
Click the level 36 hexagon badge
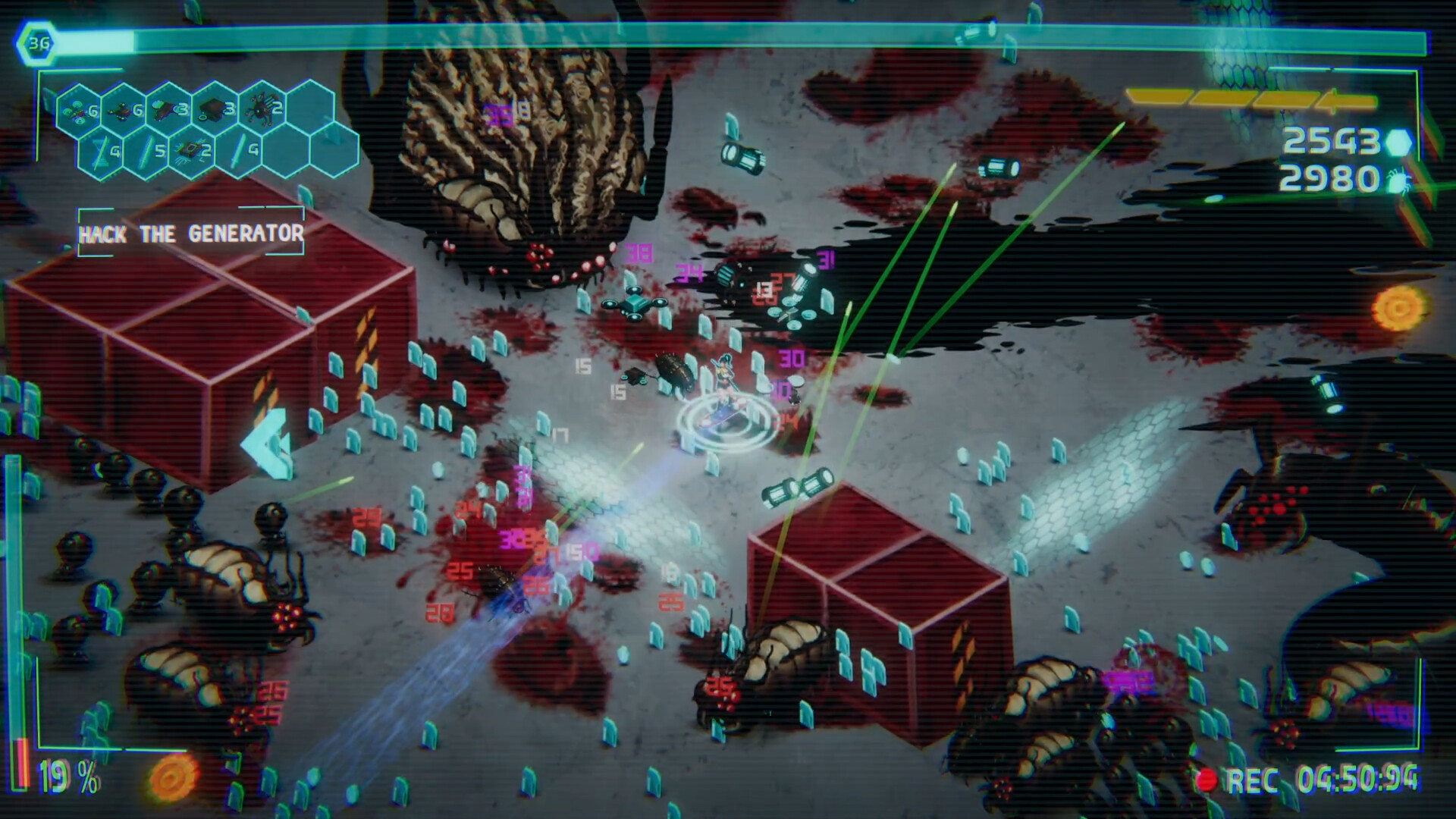tap(38, 43)
